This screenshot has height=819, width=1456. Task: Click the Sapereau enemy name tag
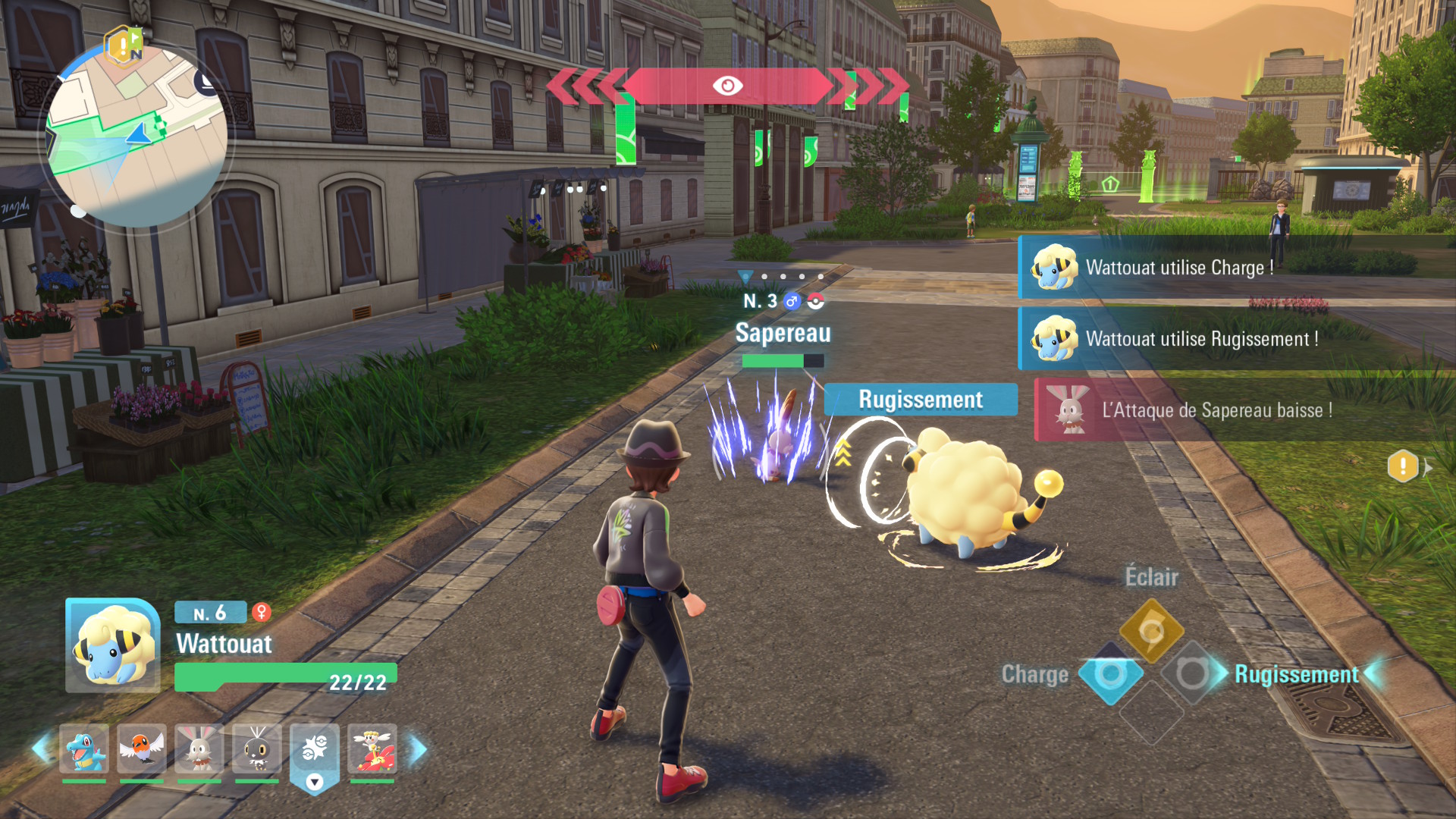click(783, 333)
